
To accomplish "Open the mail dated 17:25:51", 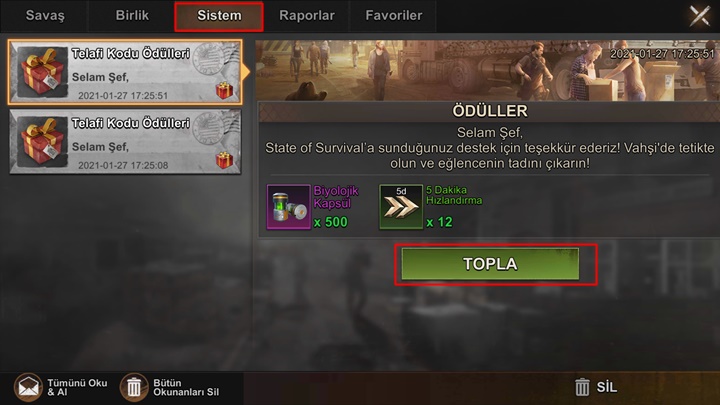I will (x=124, y=73).
